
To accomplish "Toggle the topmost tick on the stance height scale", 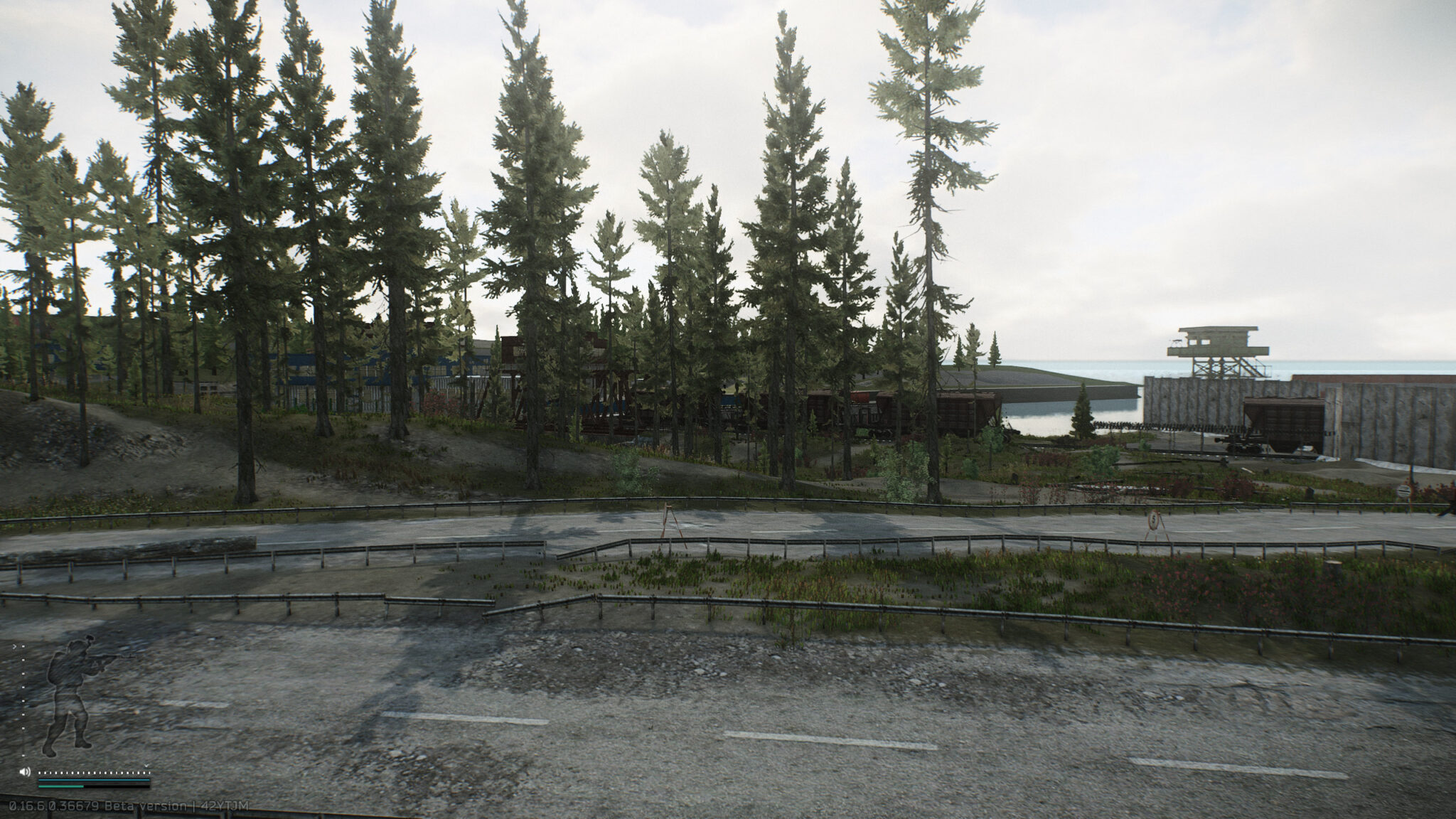I will click(23, 646).
